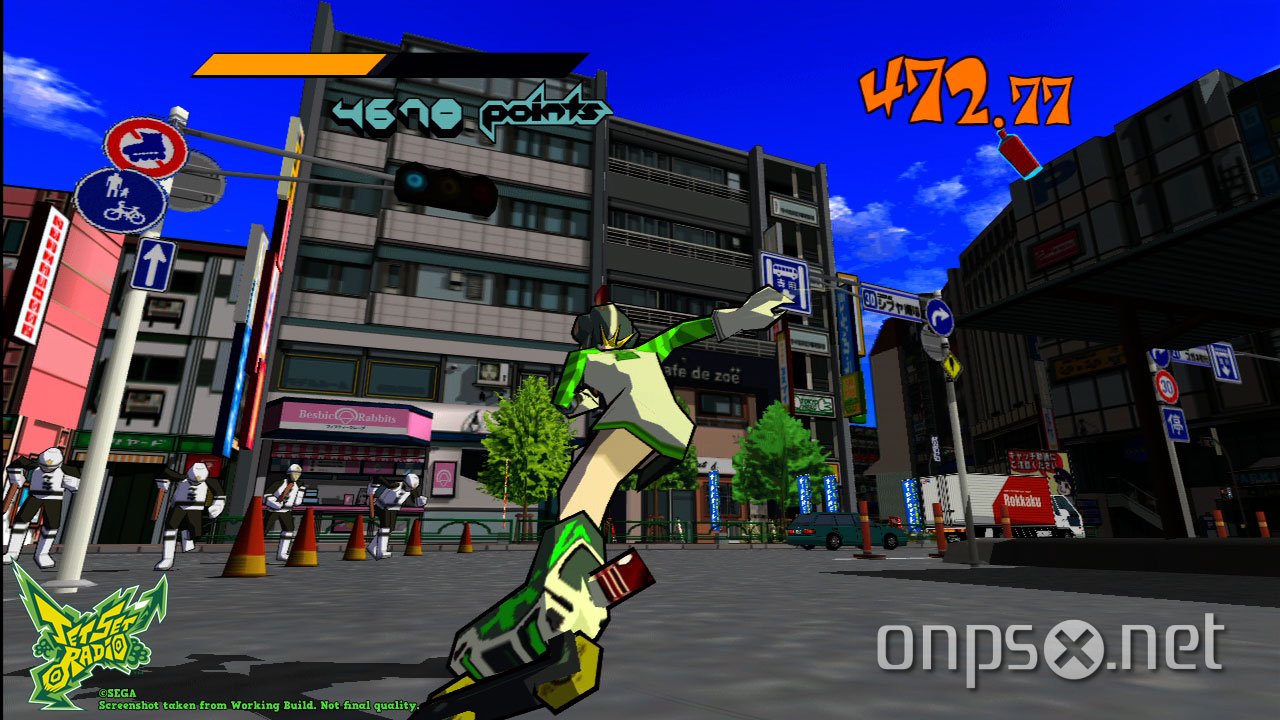Click the glowing blue traffic light
Viewport: 1280px width, 720px height.
tap(415, 182)
